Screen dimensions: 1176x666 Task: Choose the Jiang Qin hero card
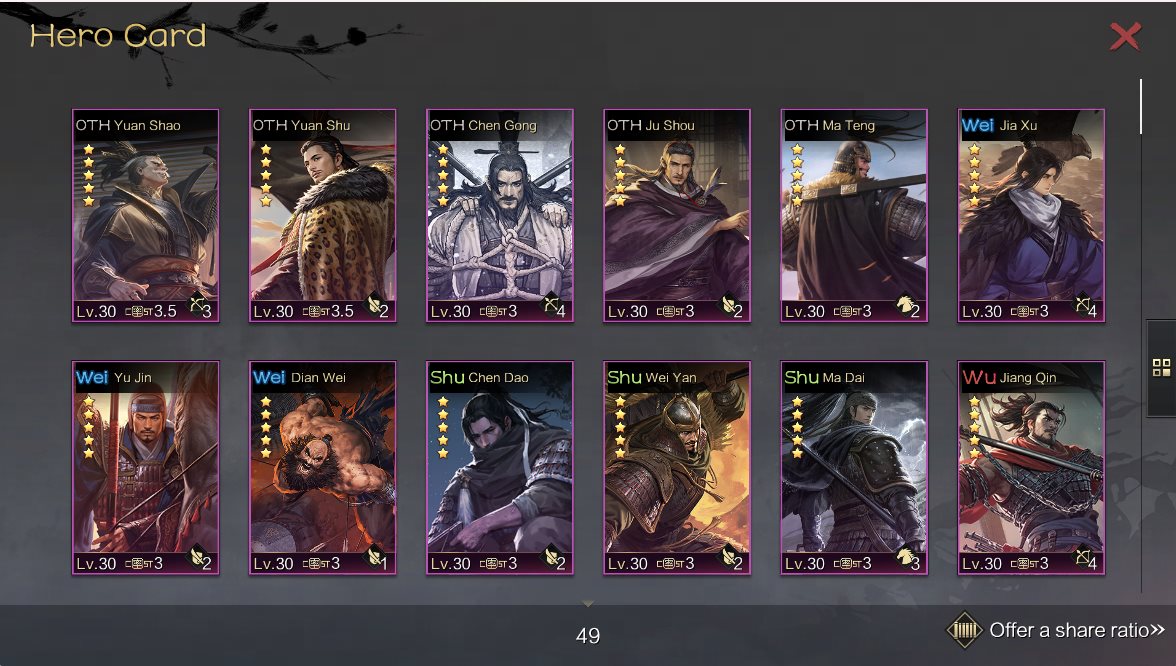[1030, 468]
